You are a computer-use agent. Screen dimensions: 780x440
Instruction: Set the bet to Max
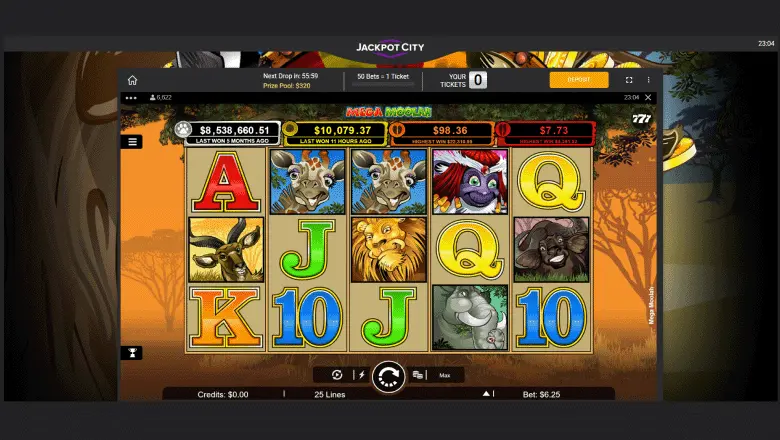coord(444,375)
